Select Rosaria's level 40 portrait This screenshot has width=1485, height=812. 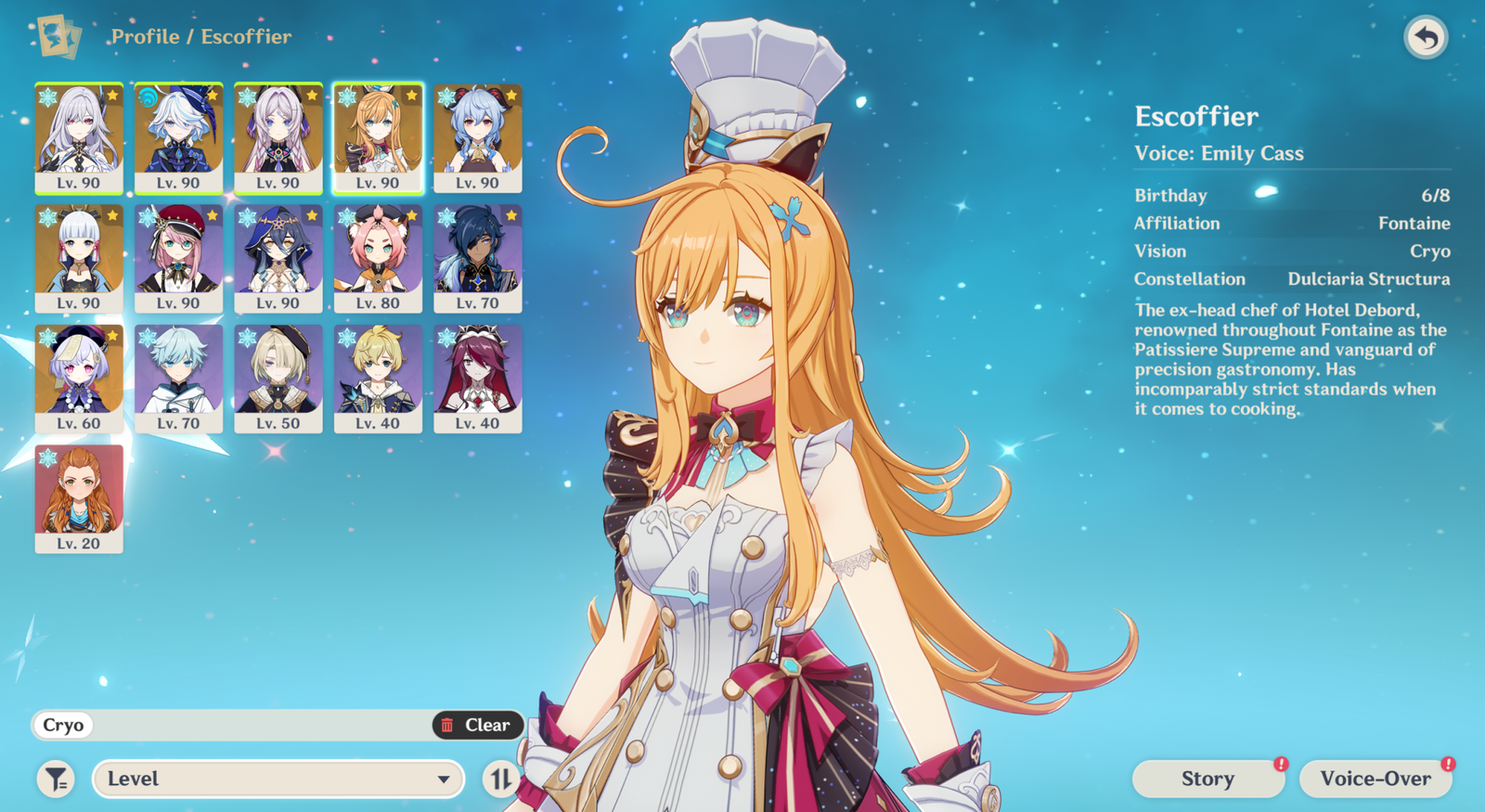pos(478,378)
